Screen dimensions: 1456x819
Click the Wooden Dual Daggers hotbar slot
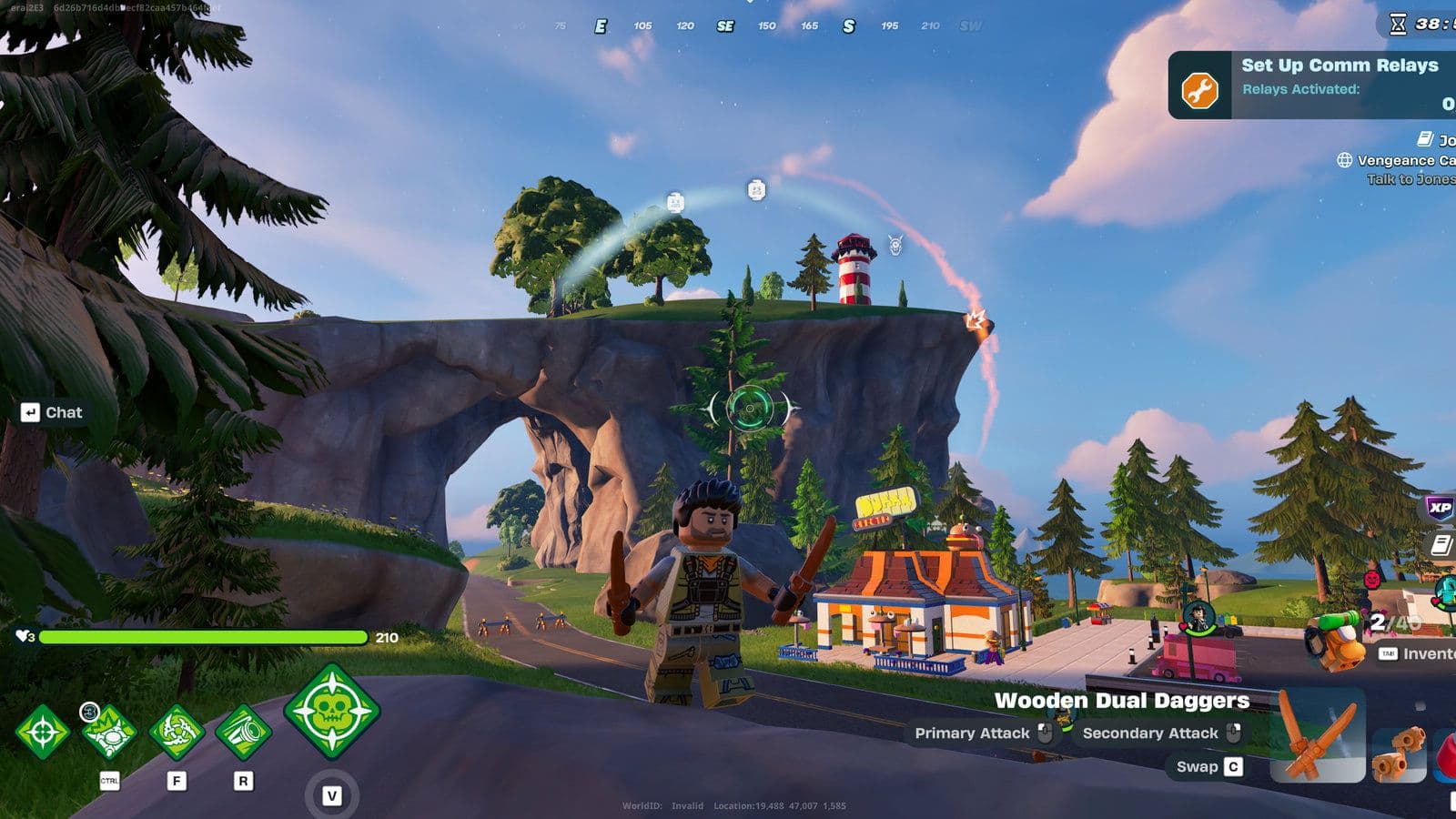[x=1318, y=737]
